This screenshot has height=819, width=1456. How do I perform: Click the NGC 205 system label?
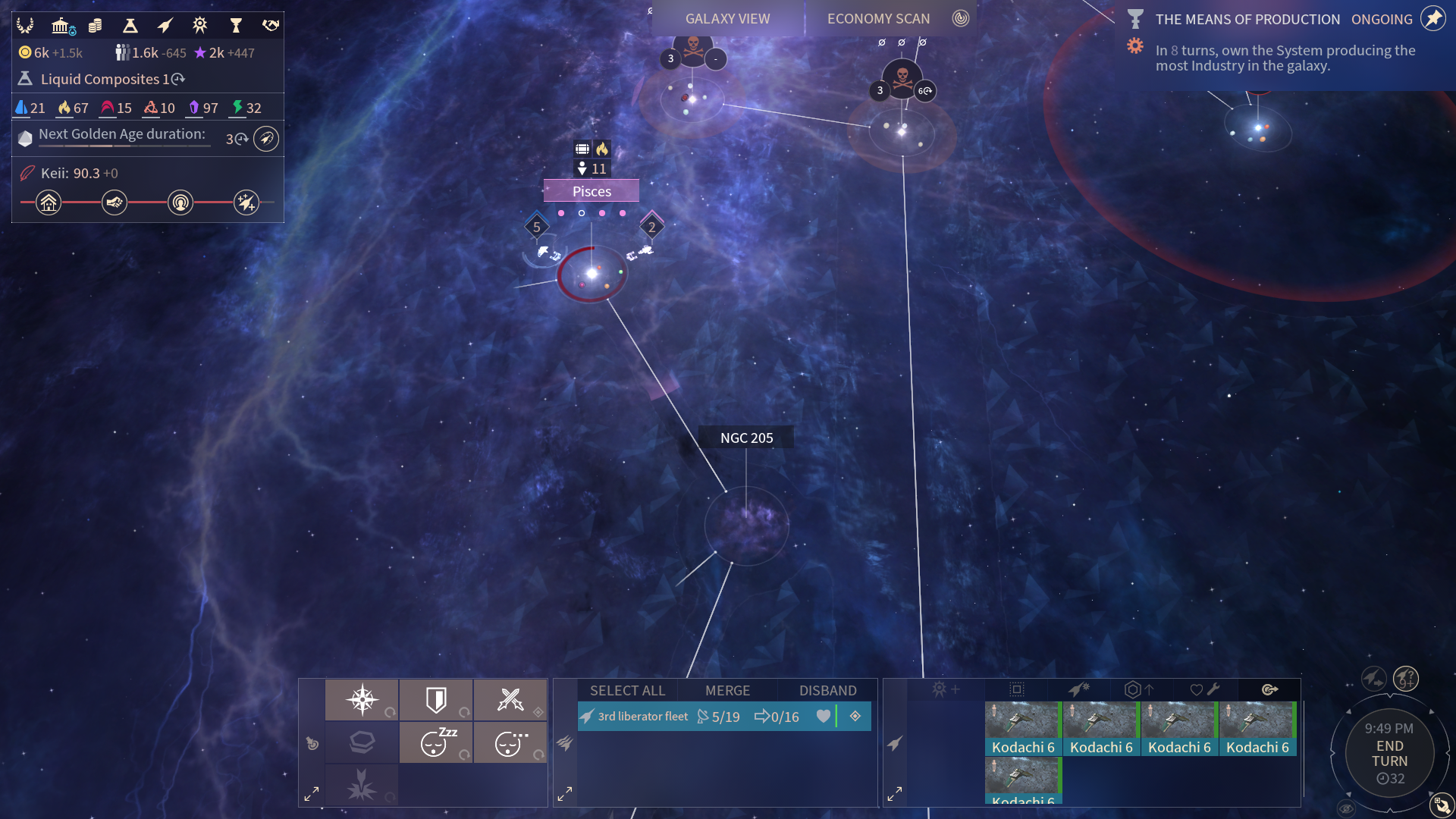point(746,438)
